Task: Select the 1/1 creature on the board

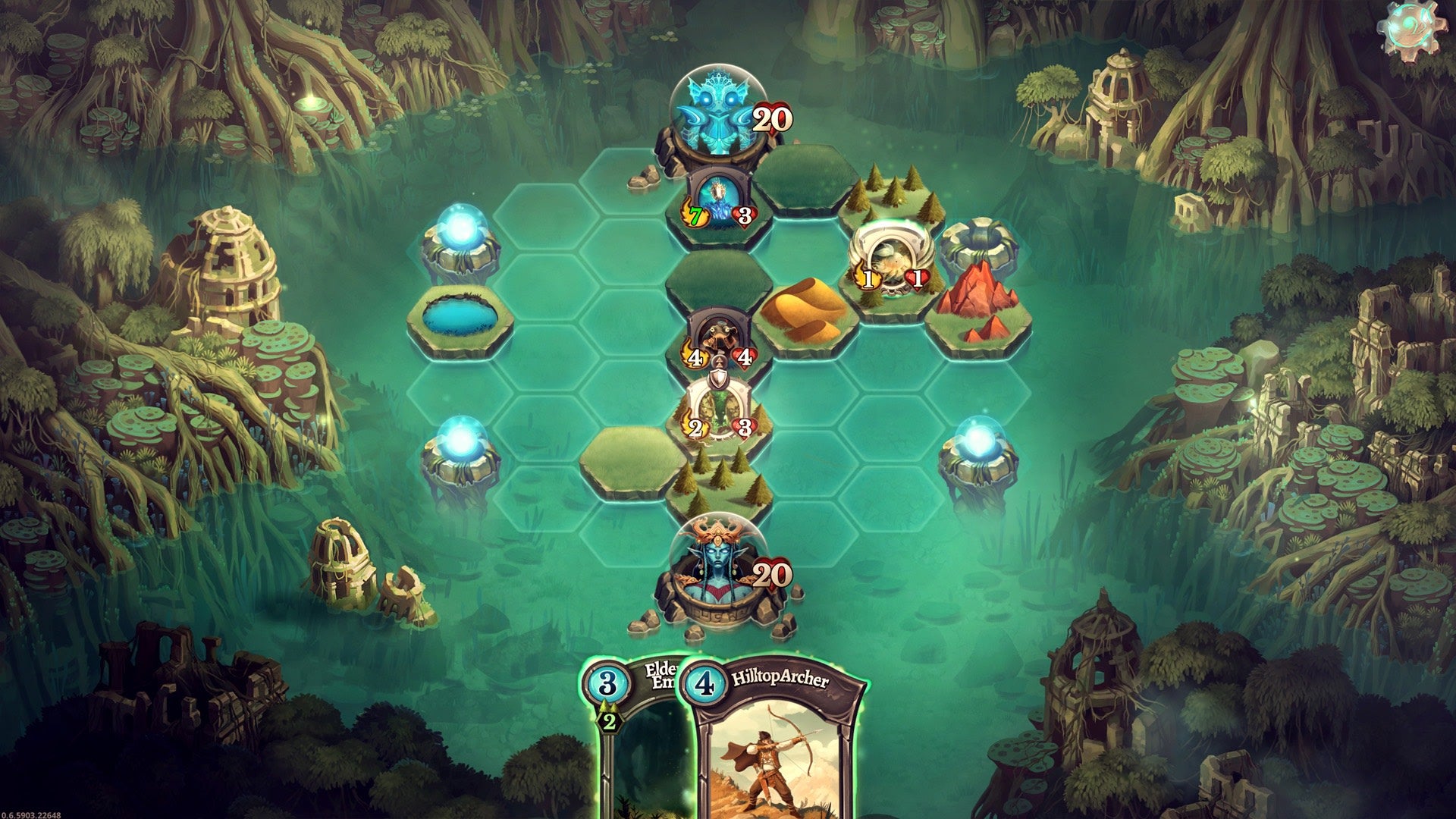Action: pos(892,262)
